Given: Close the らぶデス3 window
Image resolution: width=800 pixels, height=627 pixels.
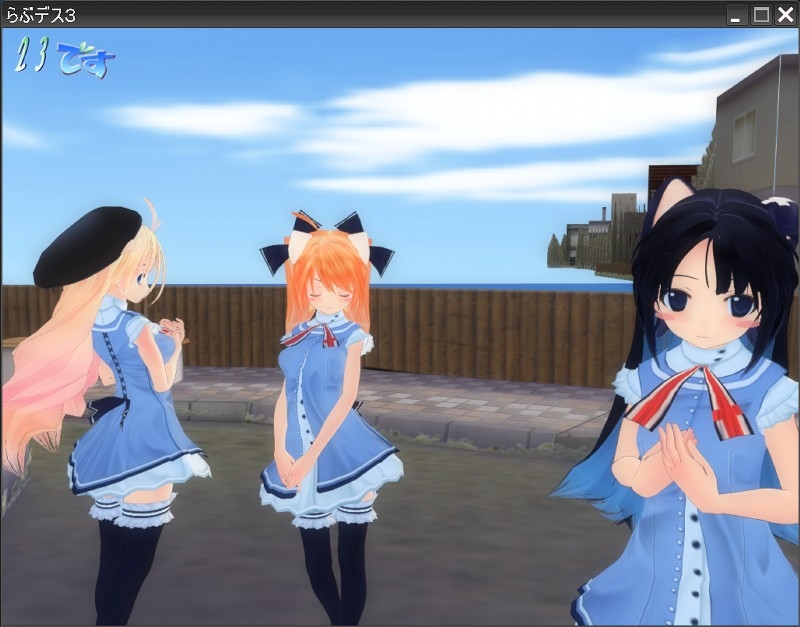Looking at the screenshot, I should 785,14.
